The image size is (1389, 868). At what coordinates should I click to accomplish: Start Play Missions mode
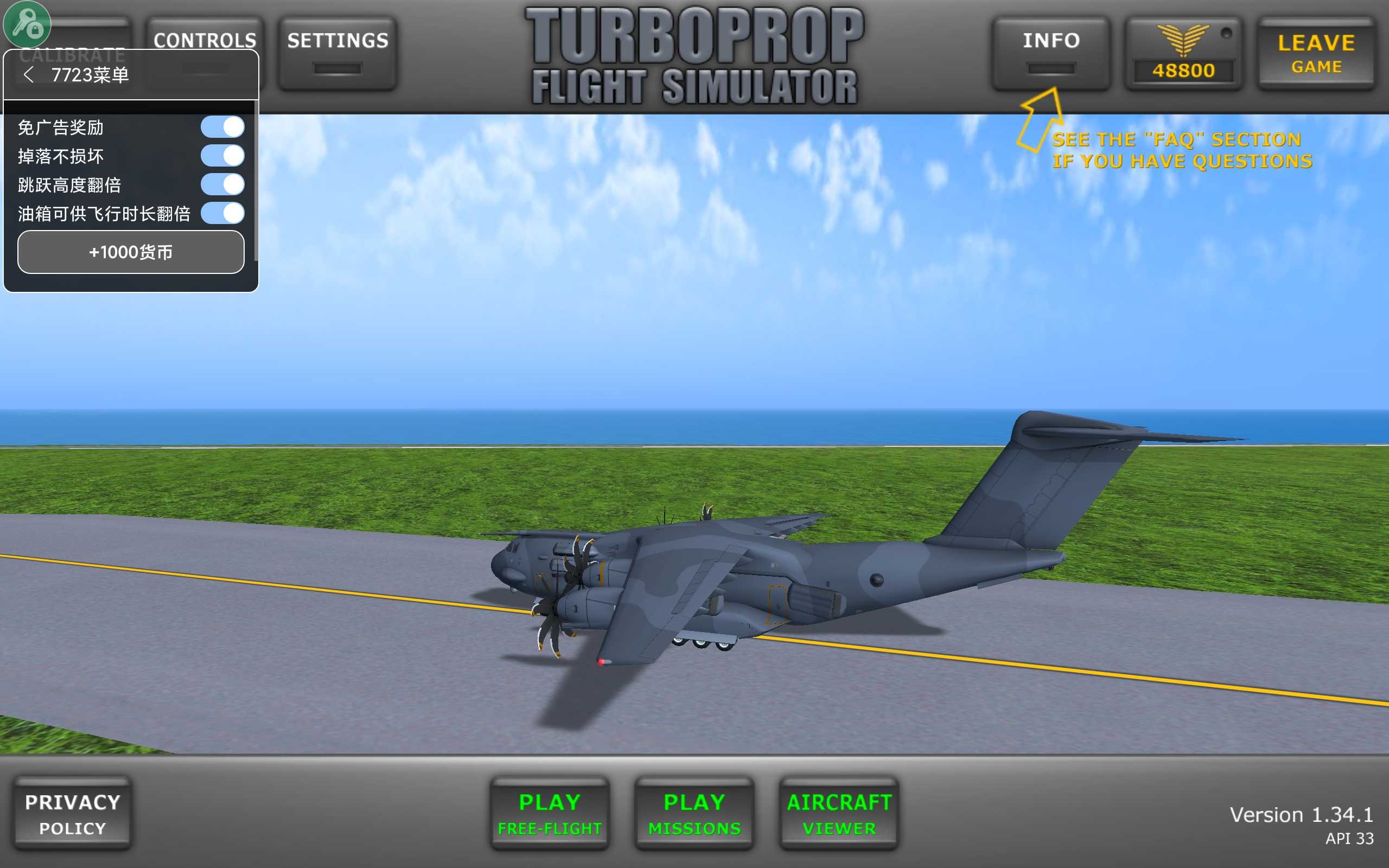[694, 813]
